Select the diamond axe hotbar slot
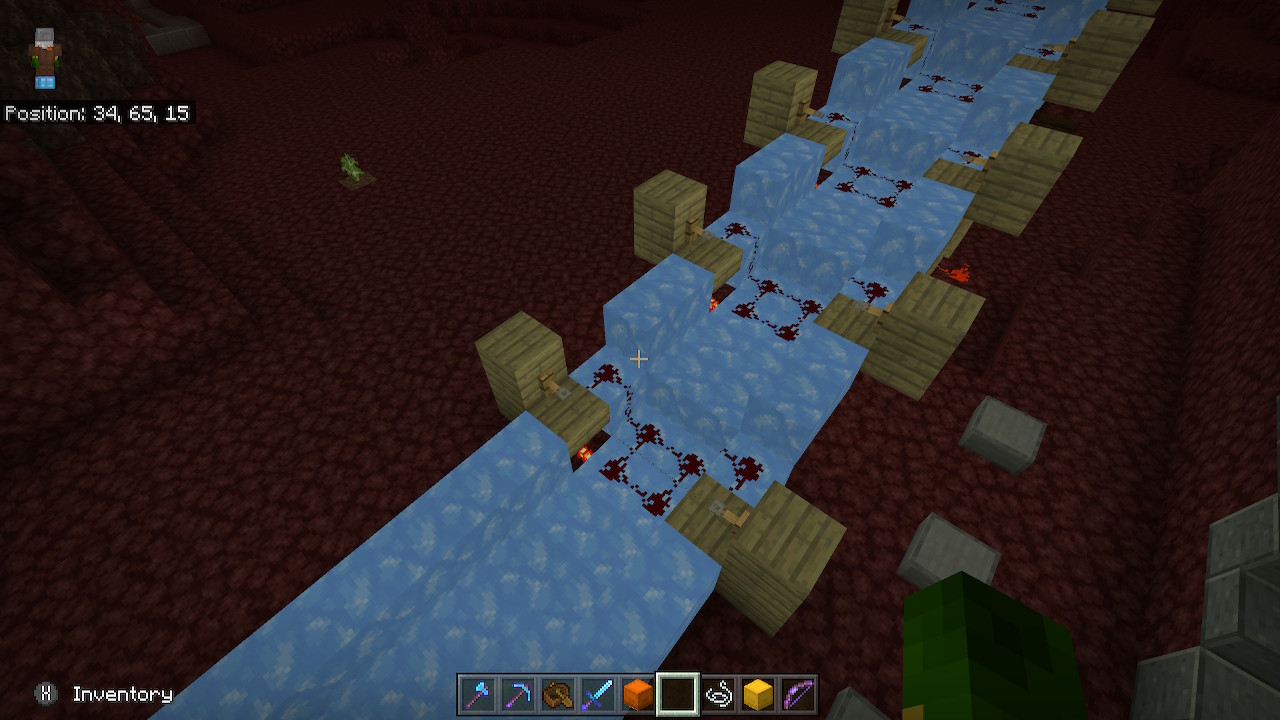The image size is (1280, 720). [477, 694]
